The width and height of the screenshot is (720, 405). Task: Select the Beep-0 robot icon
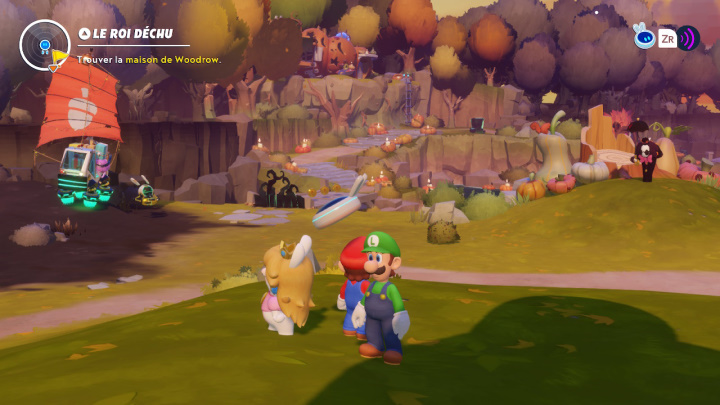pos(644,38)
